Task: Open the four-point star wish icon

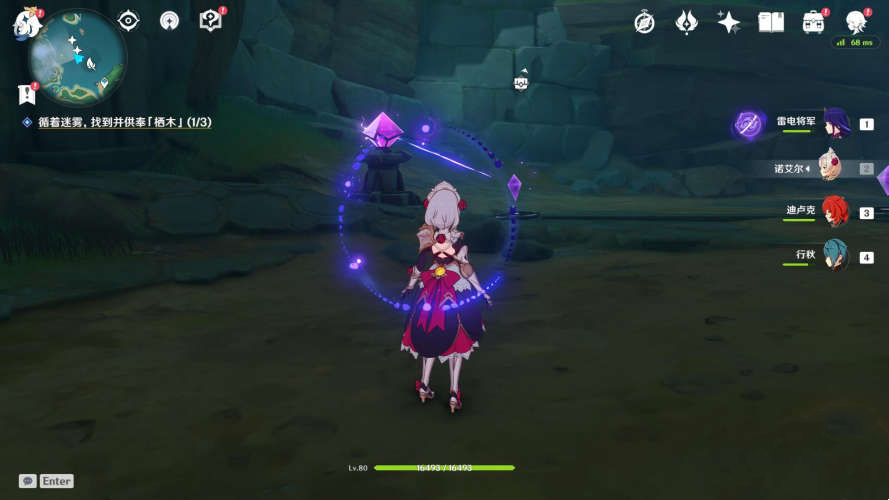Action: (729, 22)
